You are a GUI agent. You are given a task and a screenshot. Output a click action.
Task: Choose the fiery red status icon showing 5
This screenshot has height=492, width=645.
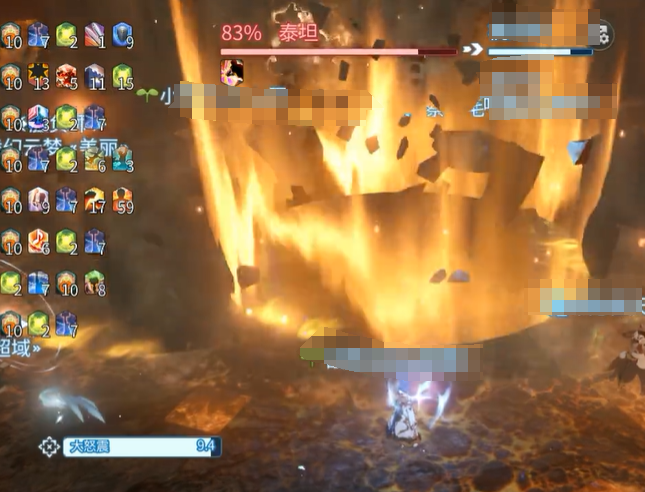click(x=66, y=75)
